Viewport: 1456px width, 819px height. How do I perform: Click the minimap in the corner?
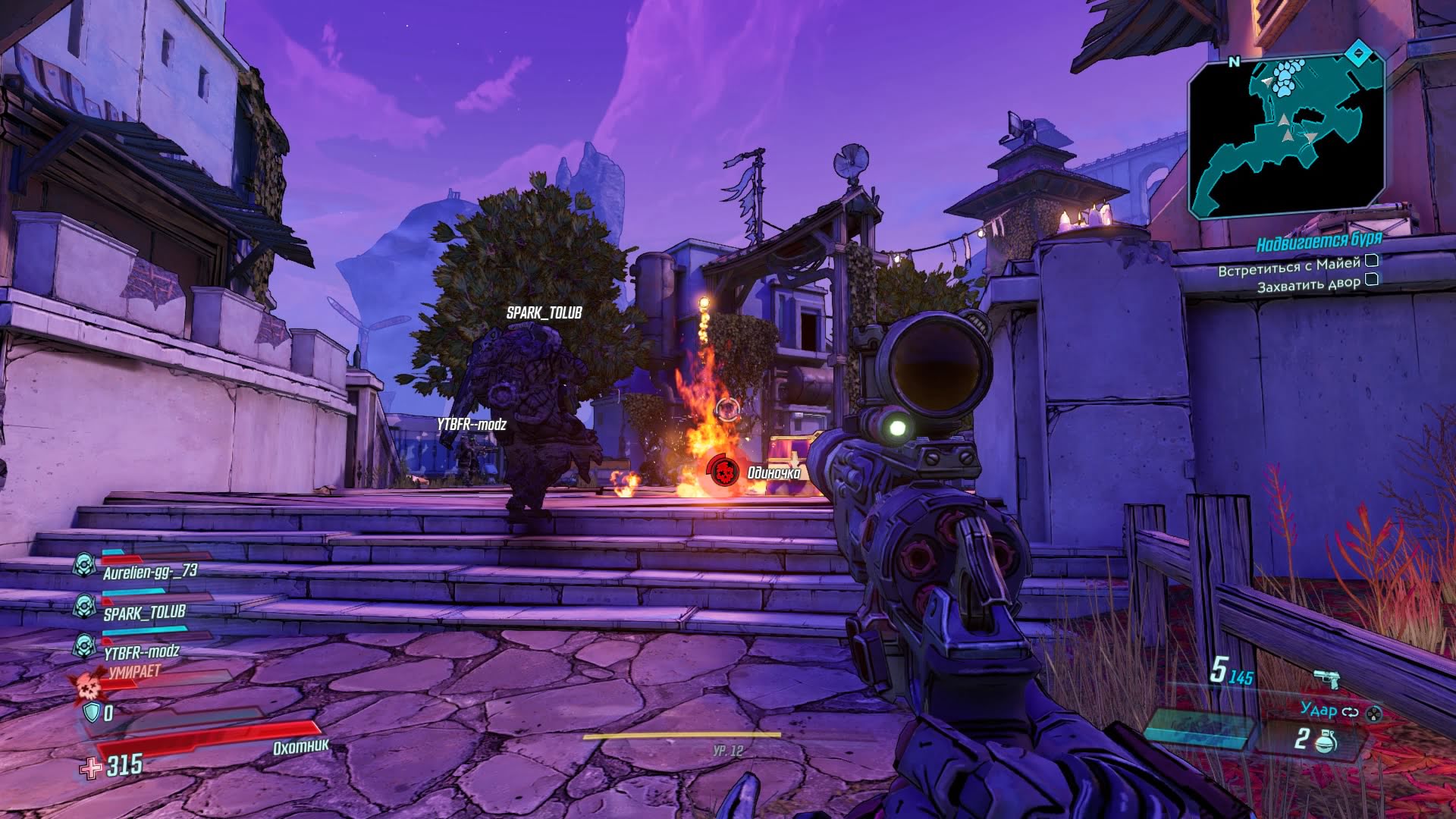(x=1285, y=136)
